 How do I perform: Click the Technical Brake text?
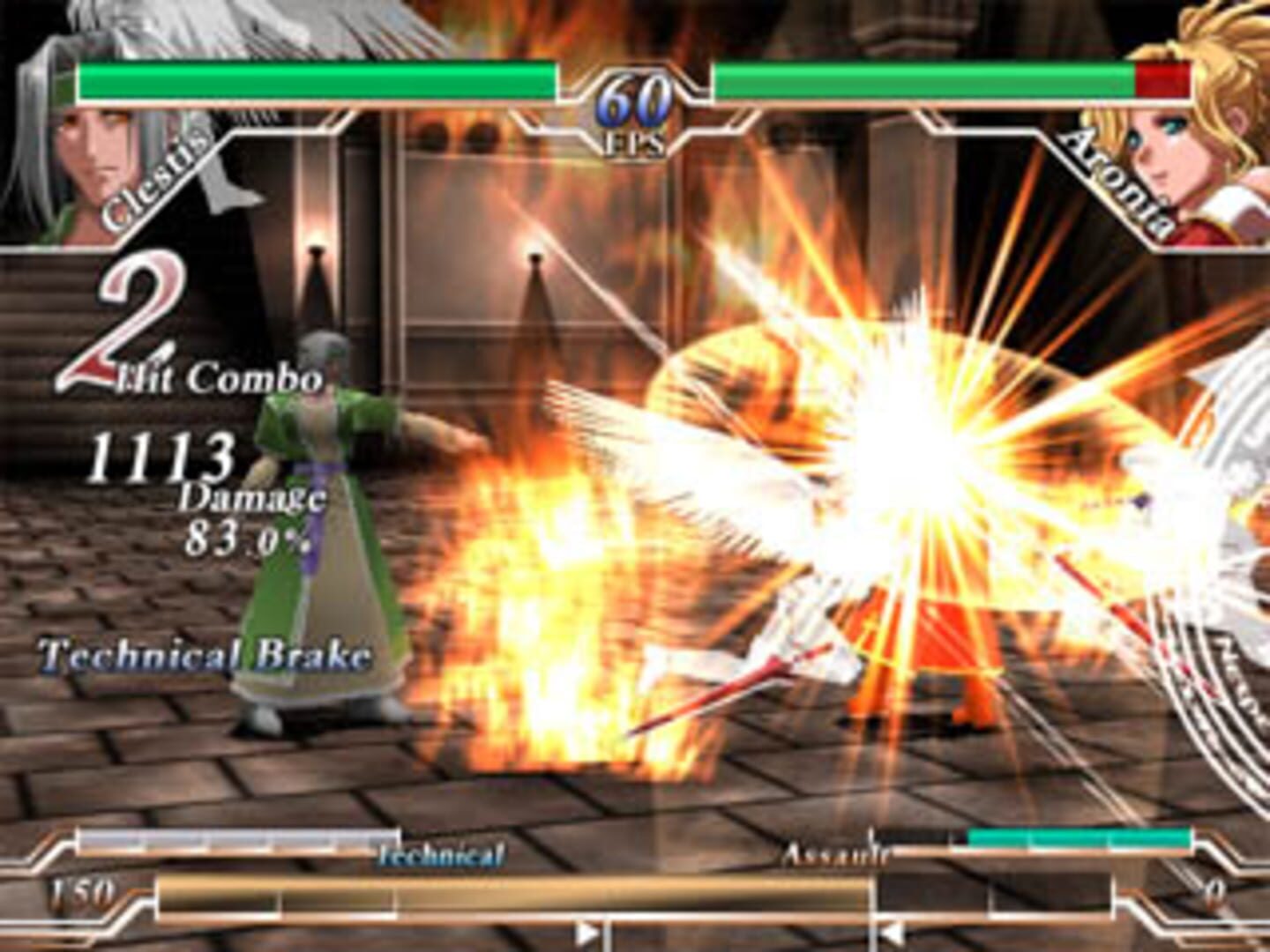click(x=203, y=654)
